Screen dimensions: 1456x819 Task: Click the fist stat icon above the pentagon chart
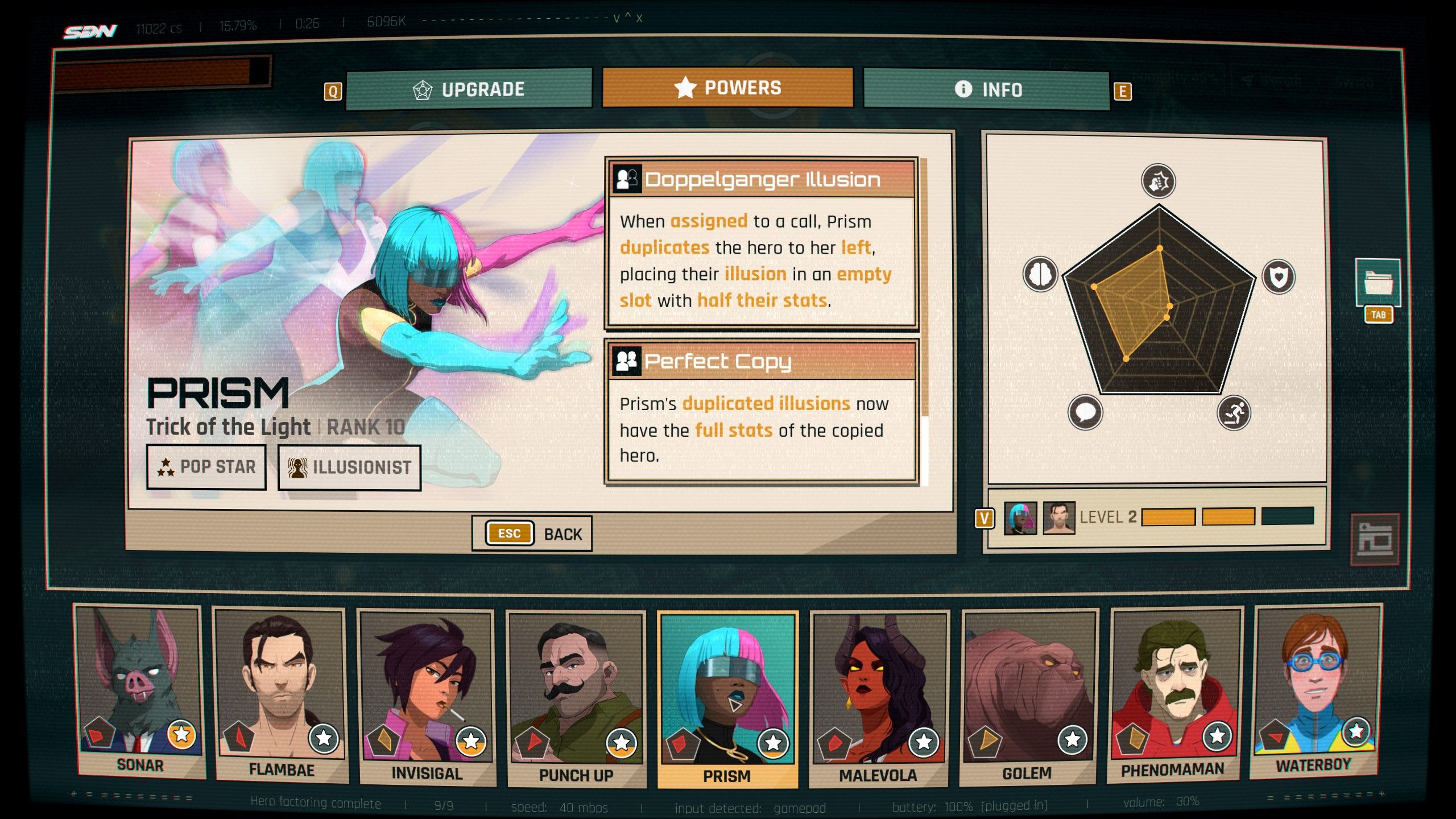[1159, 182]
